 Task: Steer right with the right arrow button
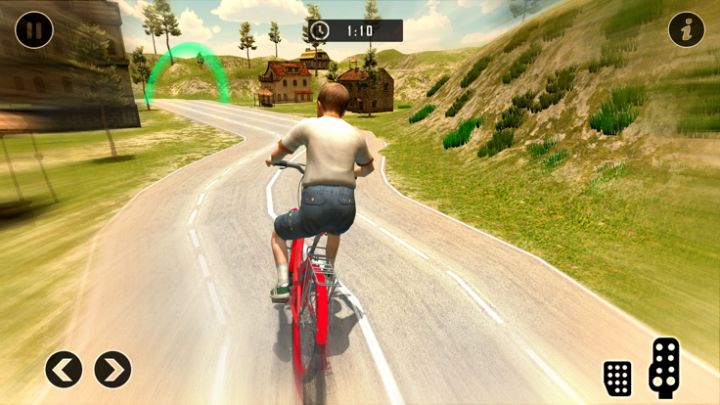(x=113, y=369)
